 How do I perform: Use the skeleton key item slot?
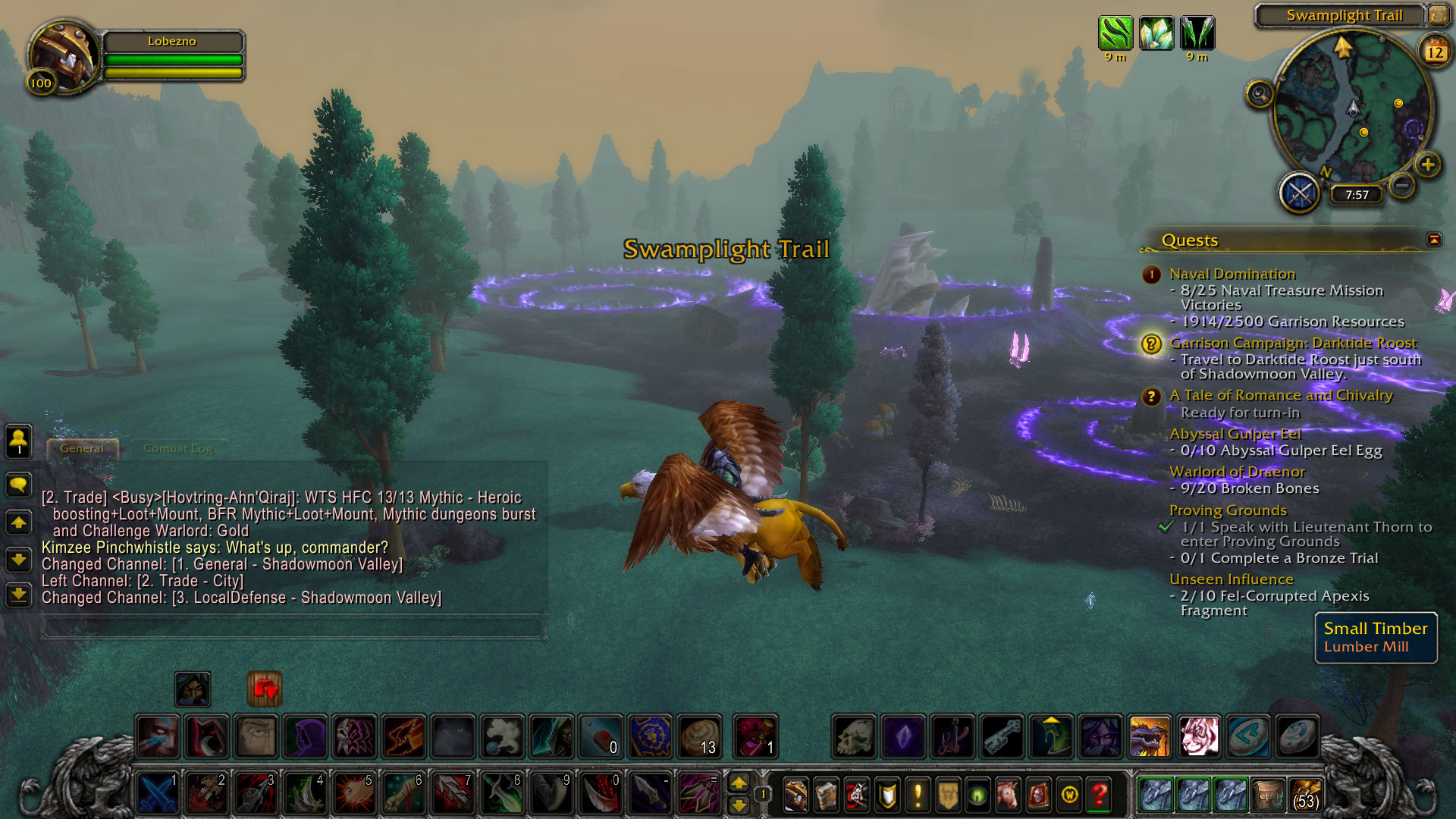pos(1002,736)
